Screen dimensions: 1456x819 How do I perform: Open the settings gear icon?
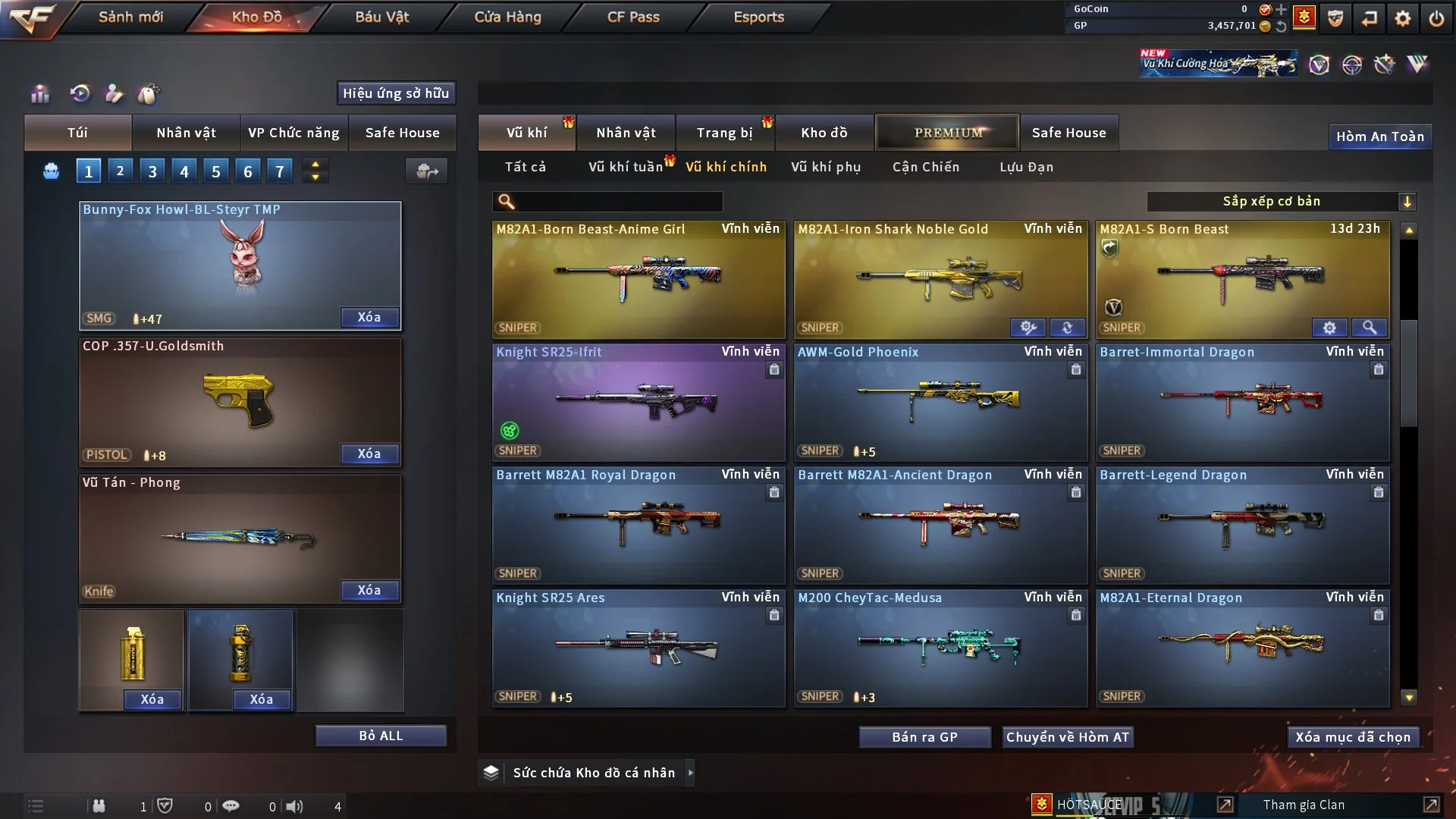pos(1403,18)
